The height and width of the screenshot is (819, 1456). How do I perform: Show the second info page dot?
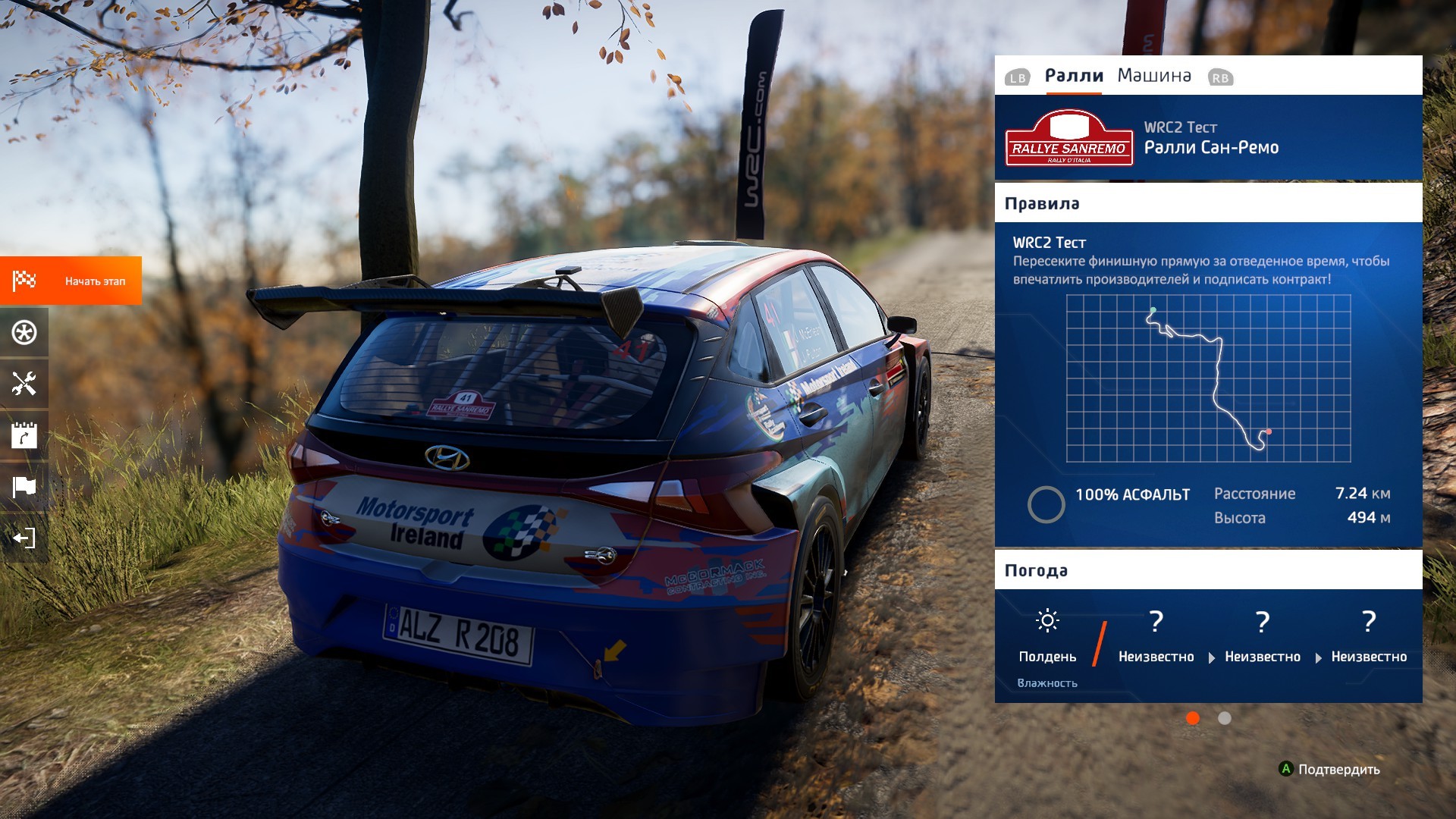(1224, 718)
